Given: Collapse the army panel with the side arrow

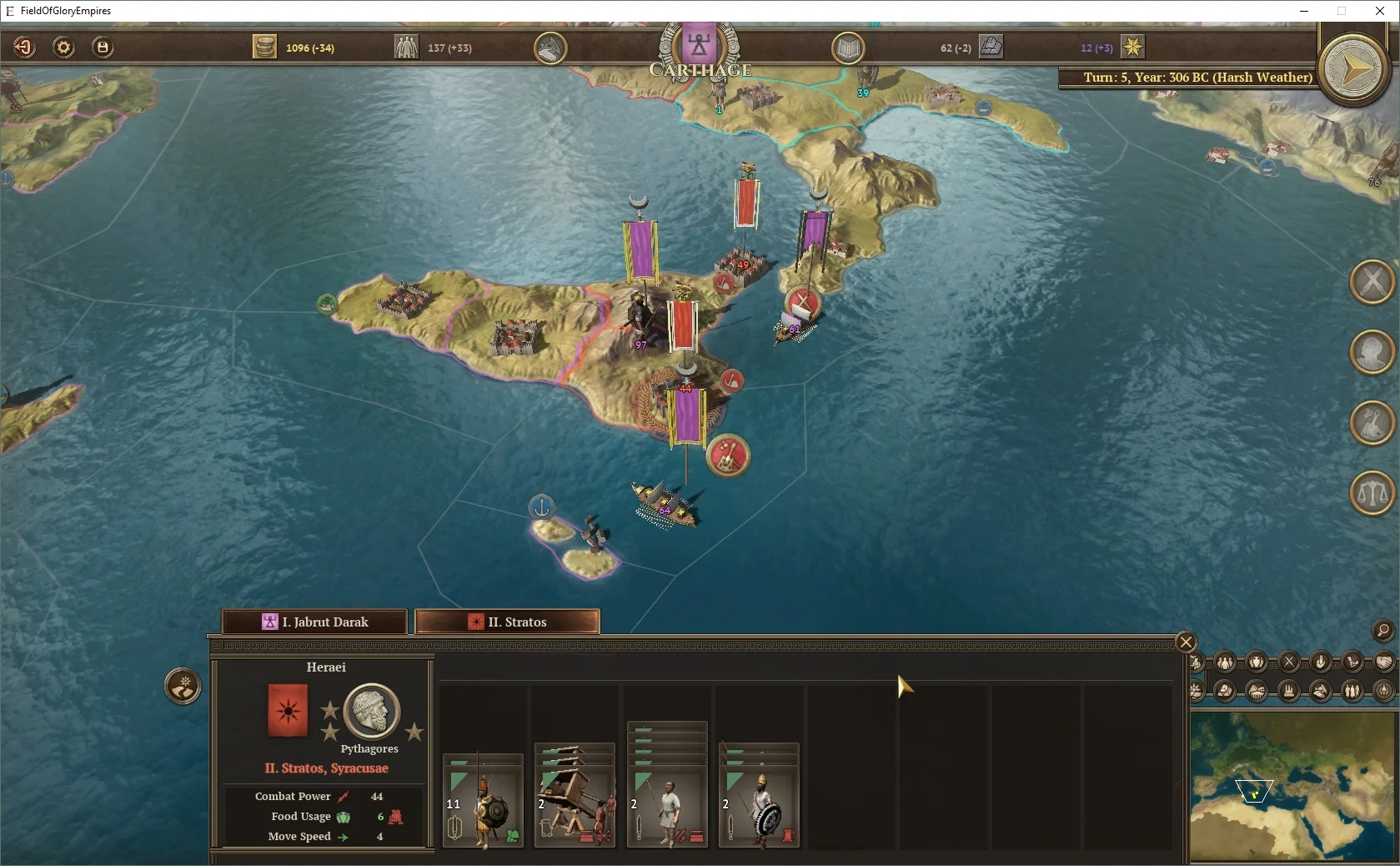Looking at the screenshot, I should (183, 687).
